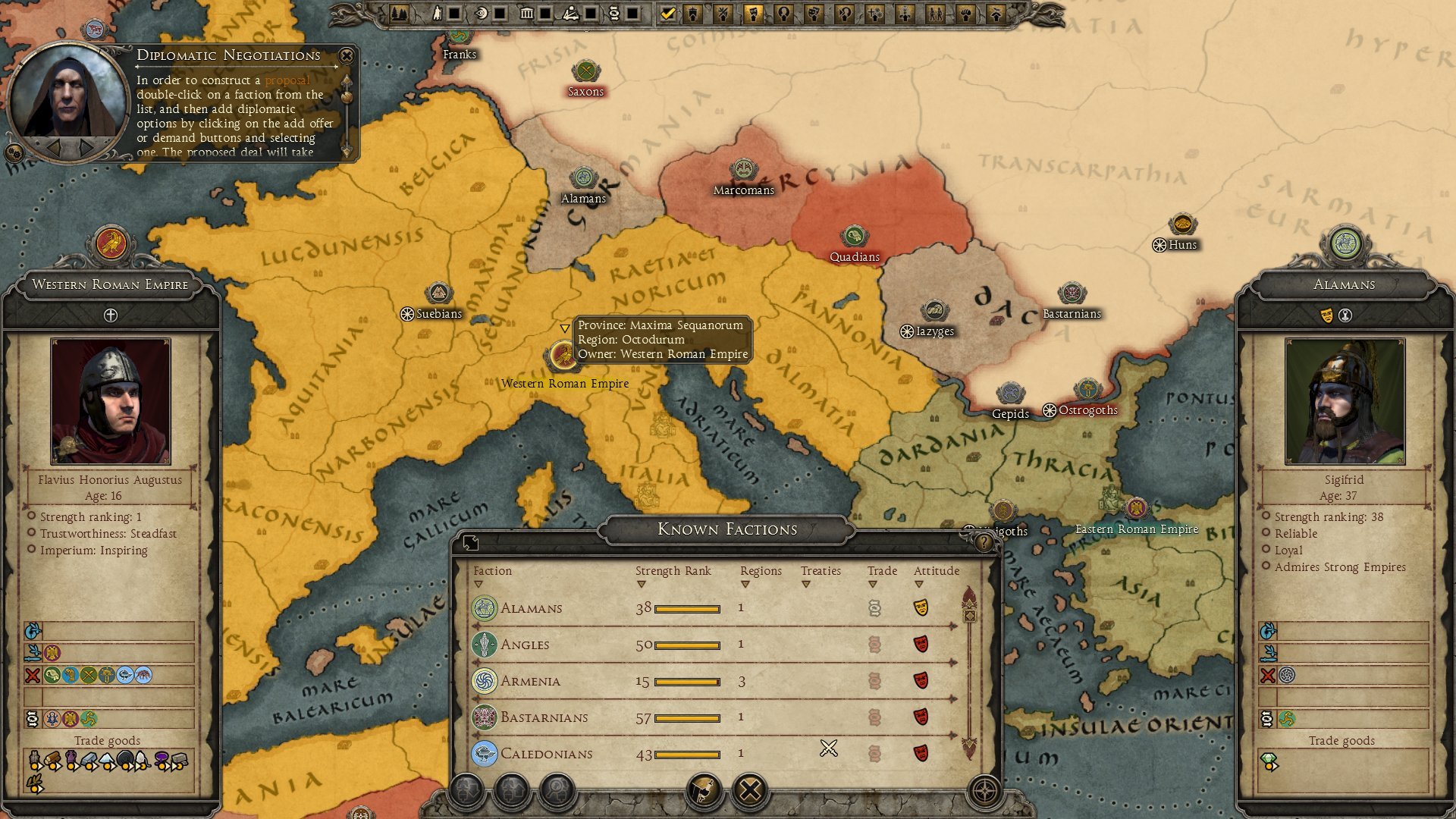Toggle the eye visibility icon in top toolbar
Image resolution: width=1456 pixels, height=819 pixels.
point(482,11)
